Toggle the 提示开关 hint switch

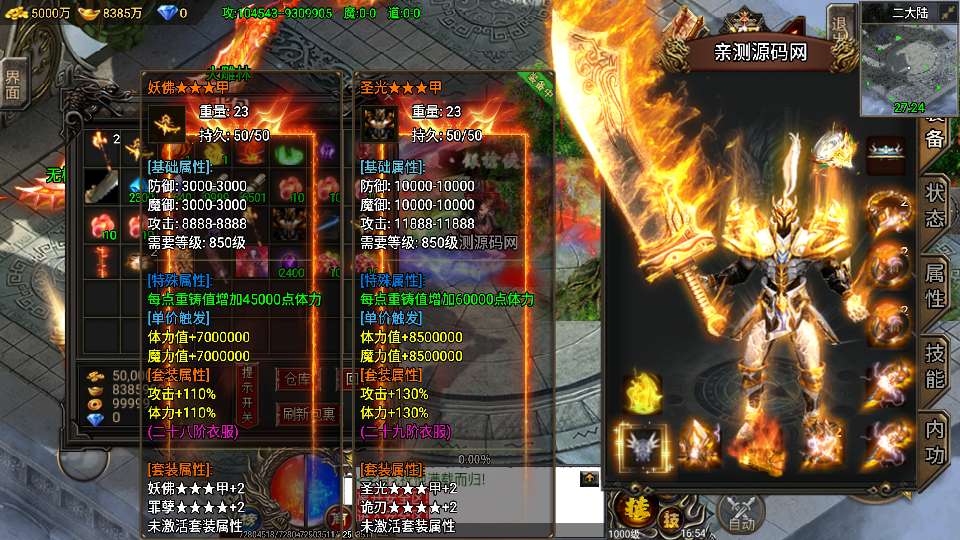tap(248, 394)
